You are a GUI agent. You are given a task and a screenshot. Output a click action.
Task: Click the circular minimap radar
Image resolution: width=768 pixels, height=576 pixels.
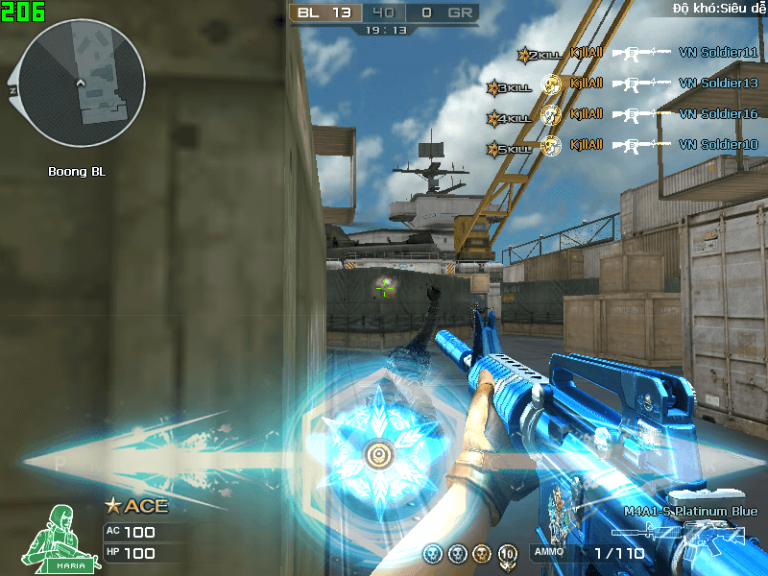tap(76, 82)
